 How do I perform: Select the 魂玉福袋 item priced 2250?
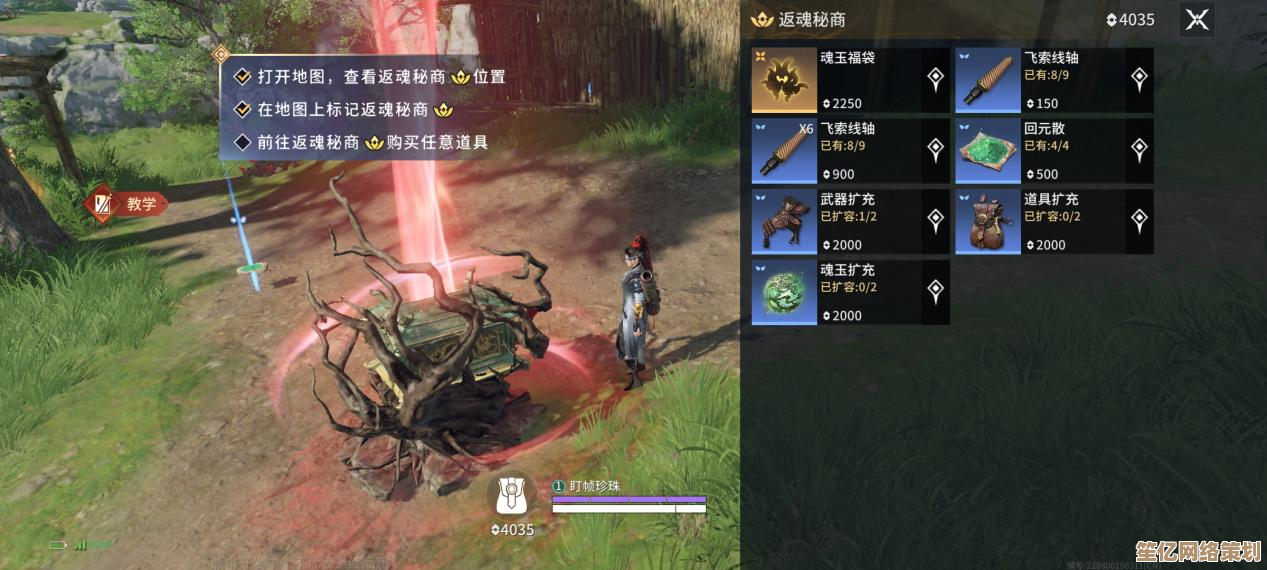(850, 80)
